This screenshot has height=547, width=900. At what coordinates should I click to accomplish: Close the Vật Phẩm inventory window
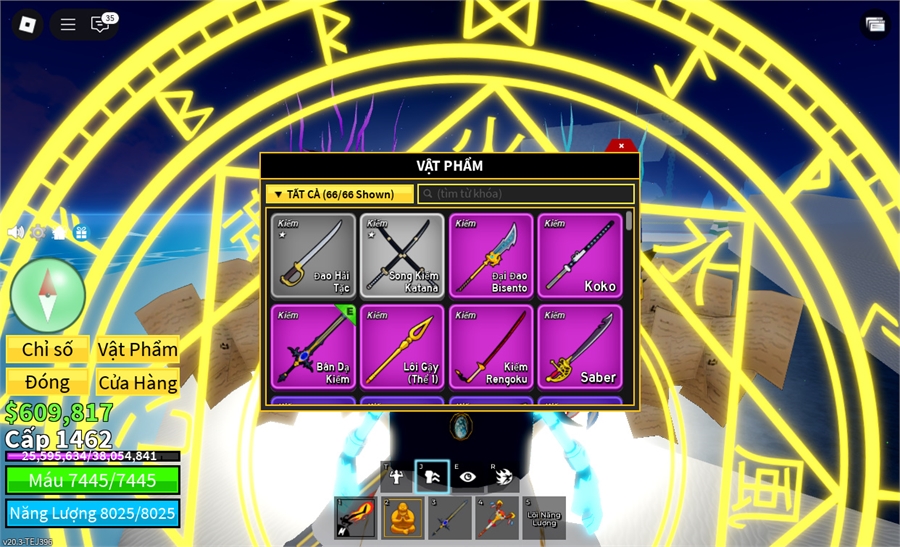point(621,146)
